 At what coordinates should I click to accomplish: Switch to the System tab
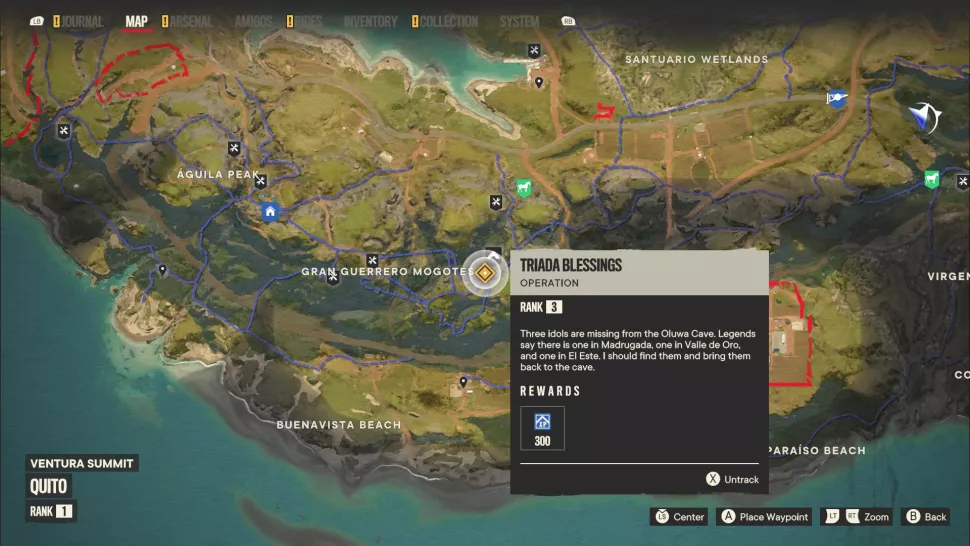click(x=519, y=21)
